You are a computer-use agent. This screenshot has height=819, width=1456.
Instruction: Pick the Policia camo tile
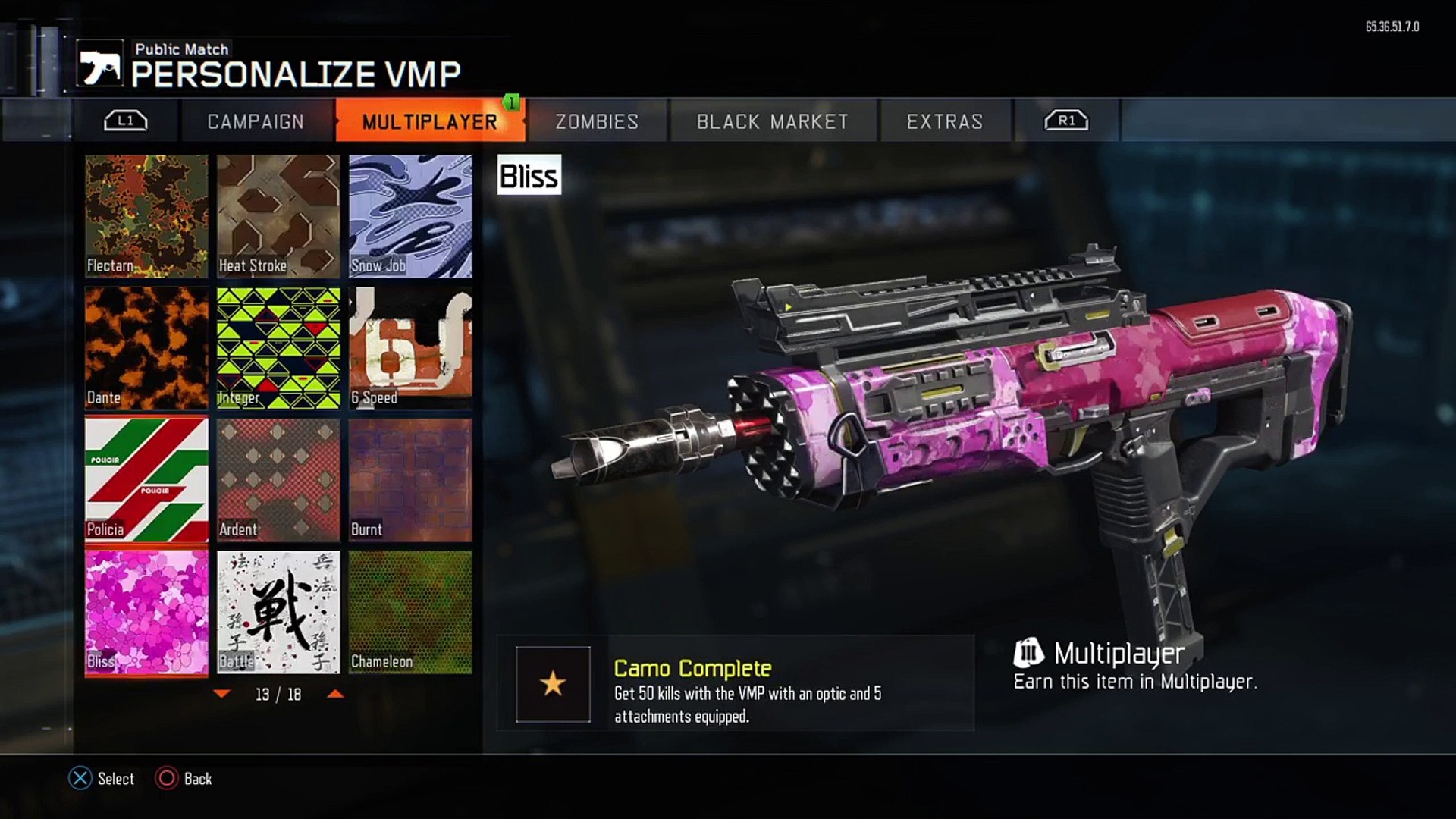146,480
